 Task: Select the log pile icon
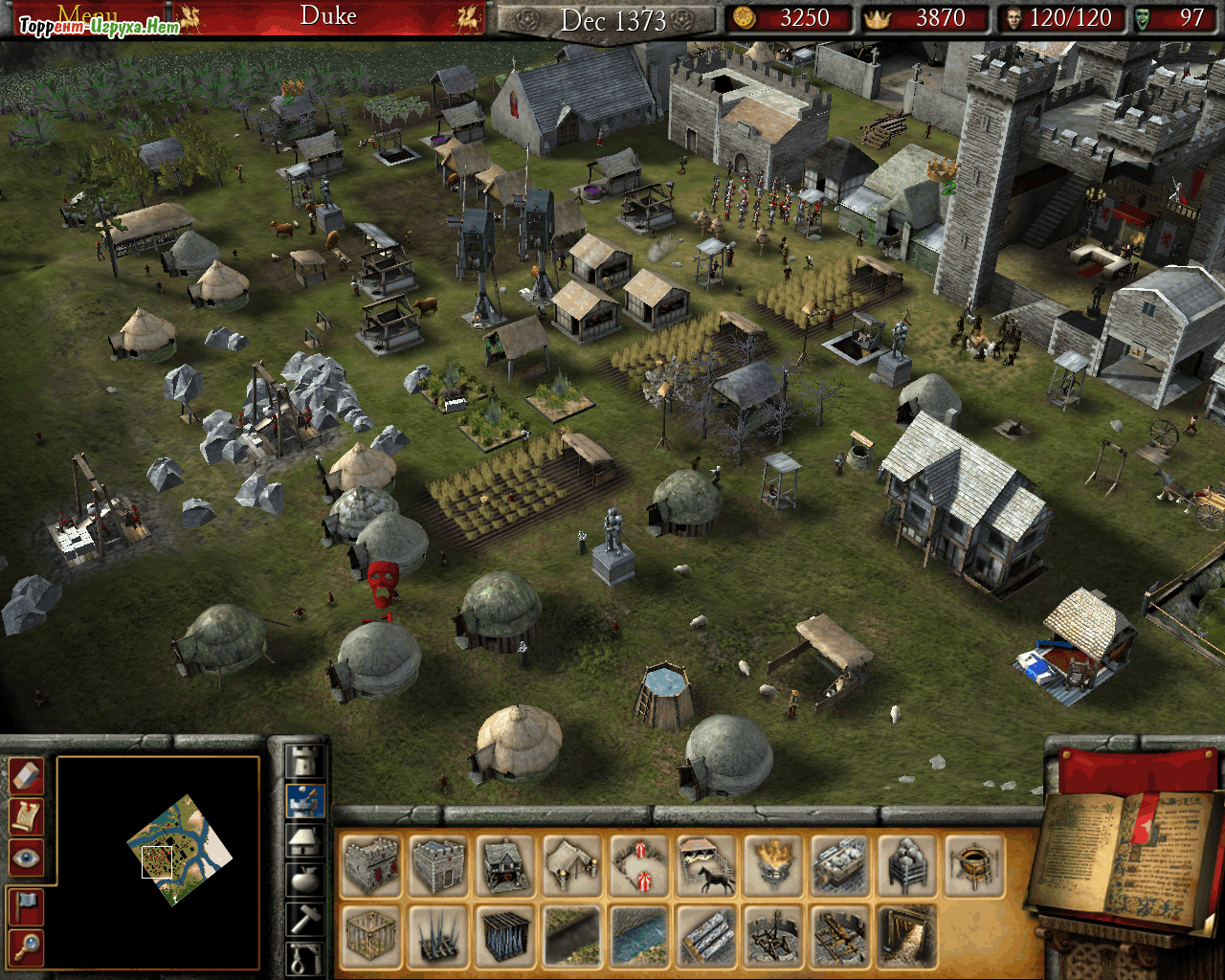(x=706, y=935)
